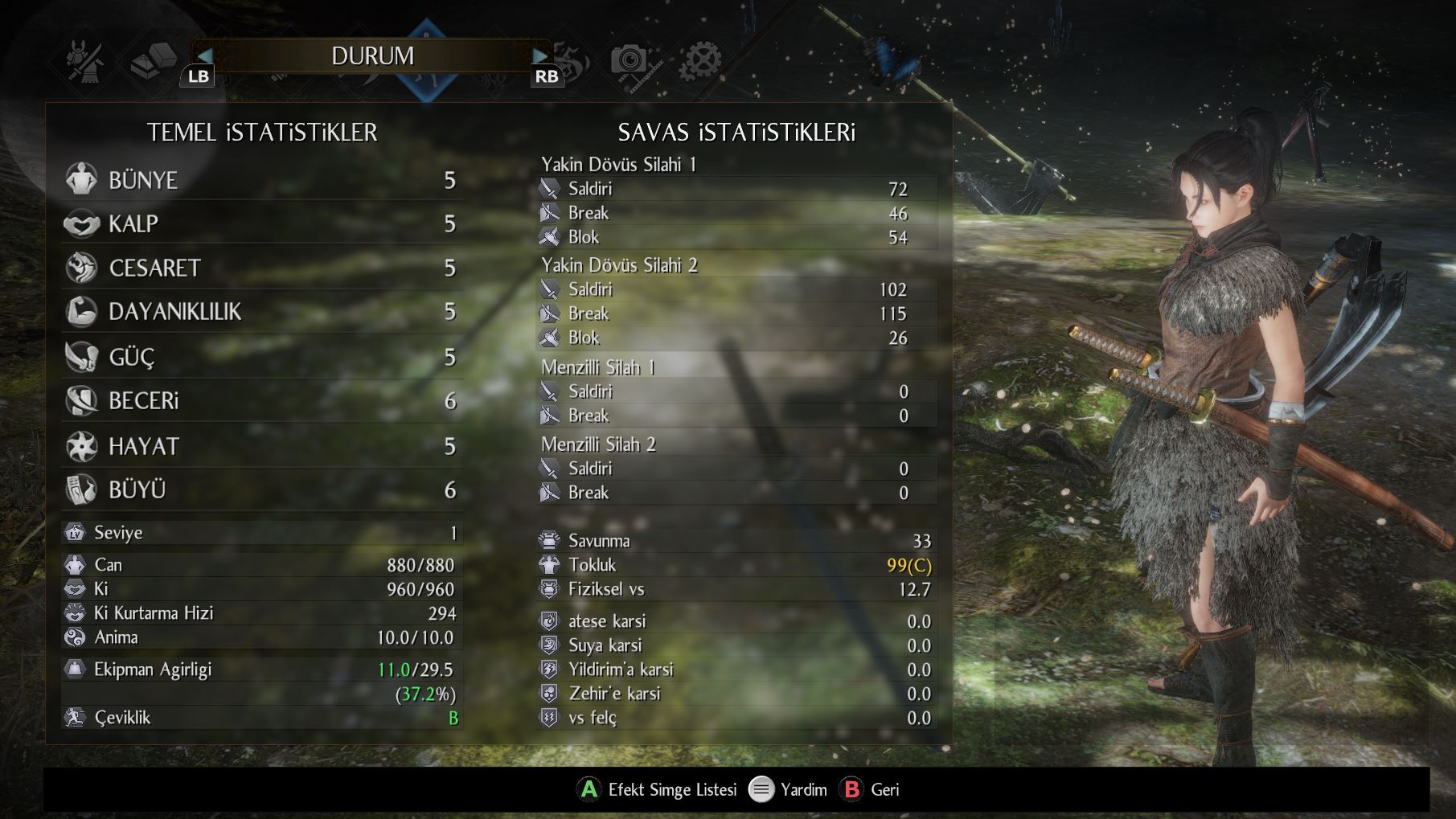Choose the BÜYÜ stat row
Image resolution: width=1456 pixels, height=819 pixels.
261,489
